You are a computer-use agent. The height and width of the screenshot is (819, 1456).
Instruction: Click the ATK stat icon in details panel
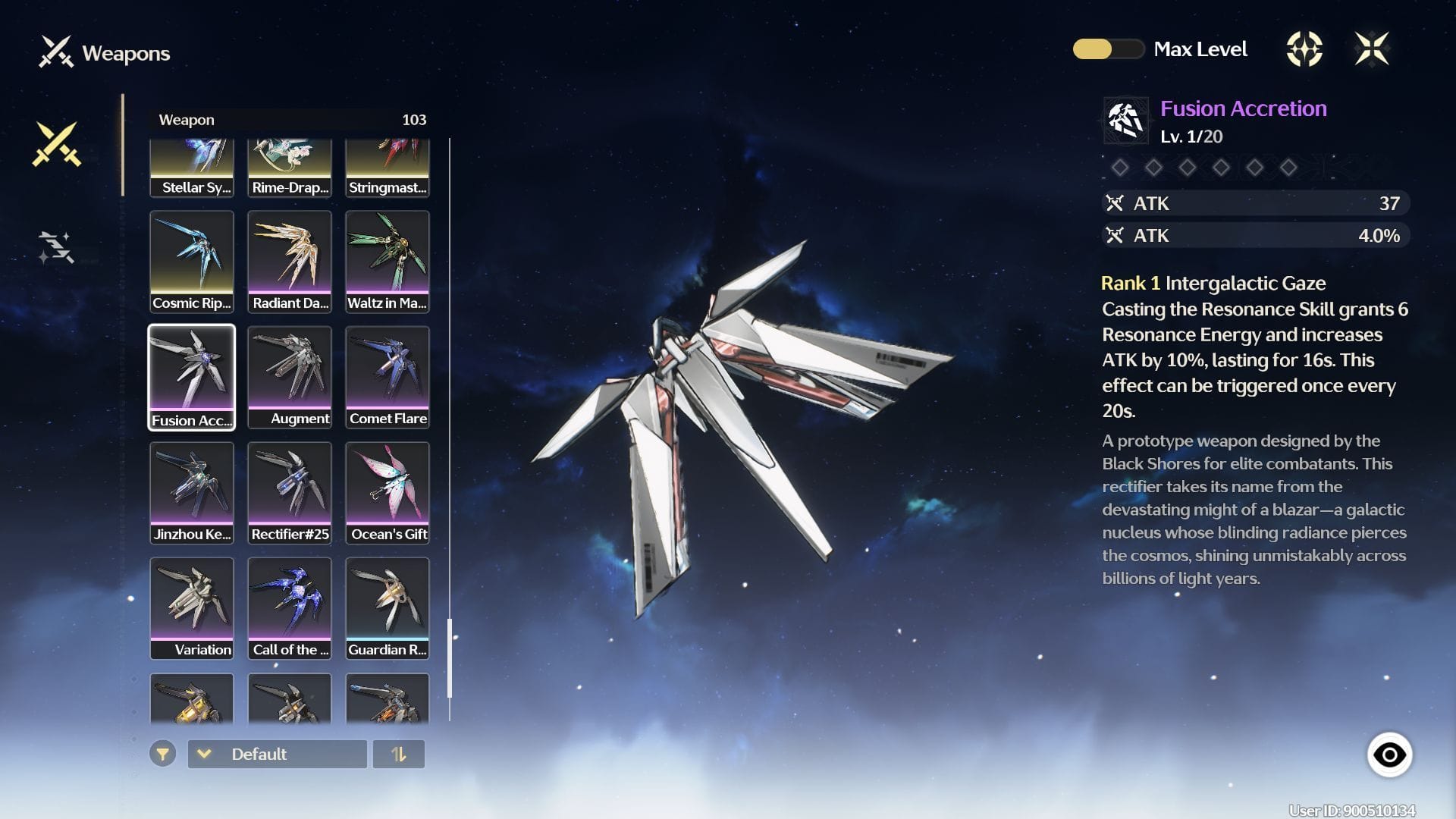click(x=1116, y=203)
